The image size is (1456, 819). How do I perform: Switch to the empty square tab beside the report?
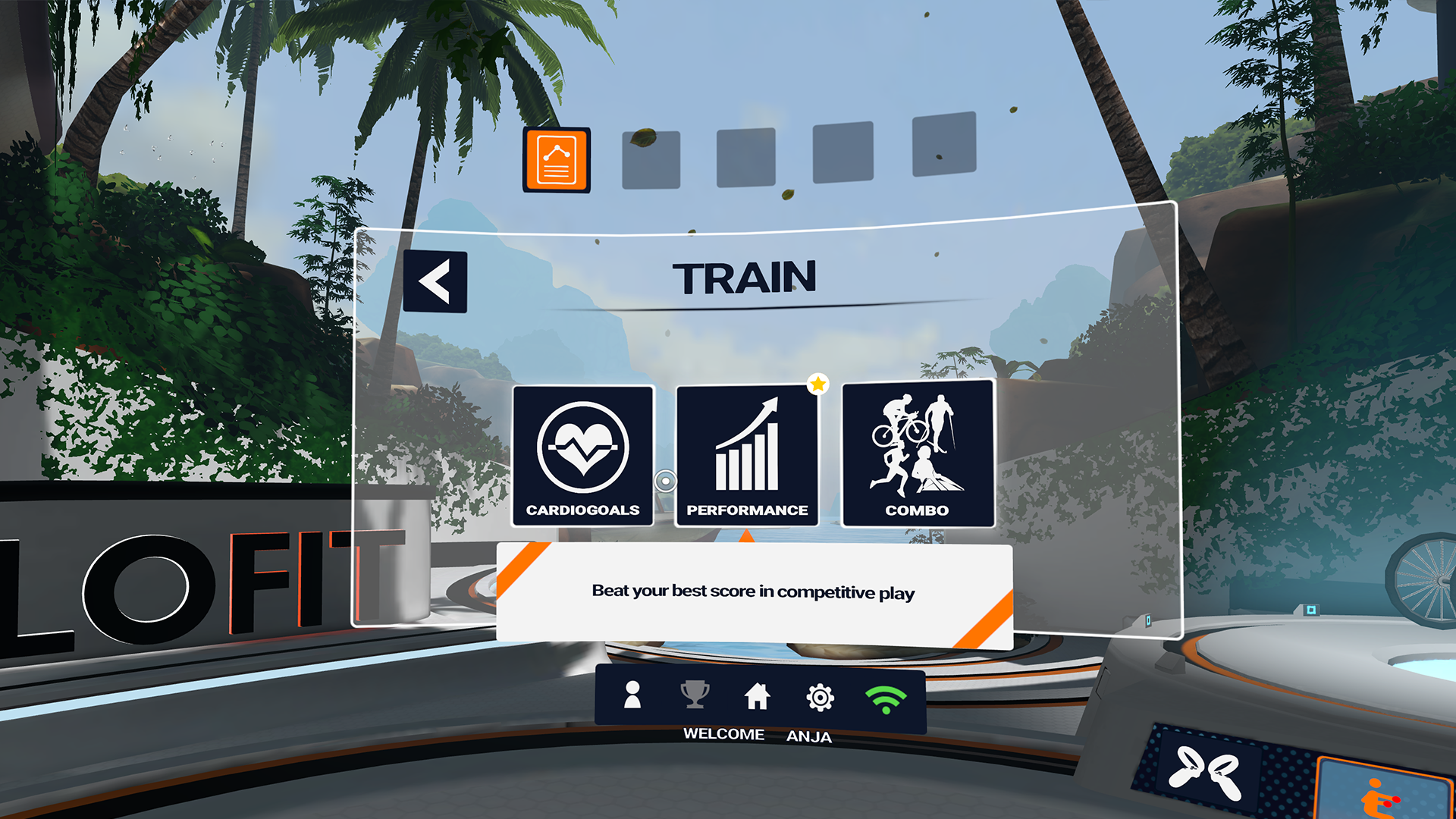650,160
